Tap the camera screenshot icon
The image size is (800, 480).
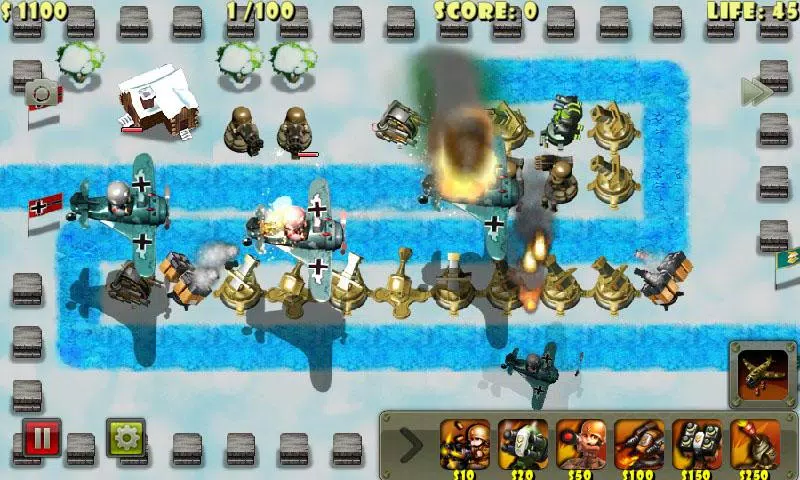[x=42, y=93]
